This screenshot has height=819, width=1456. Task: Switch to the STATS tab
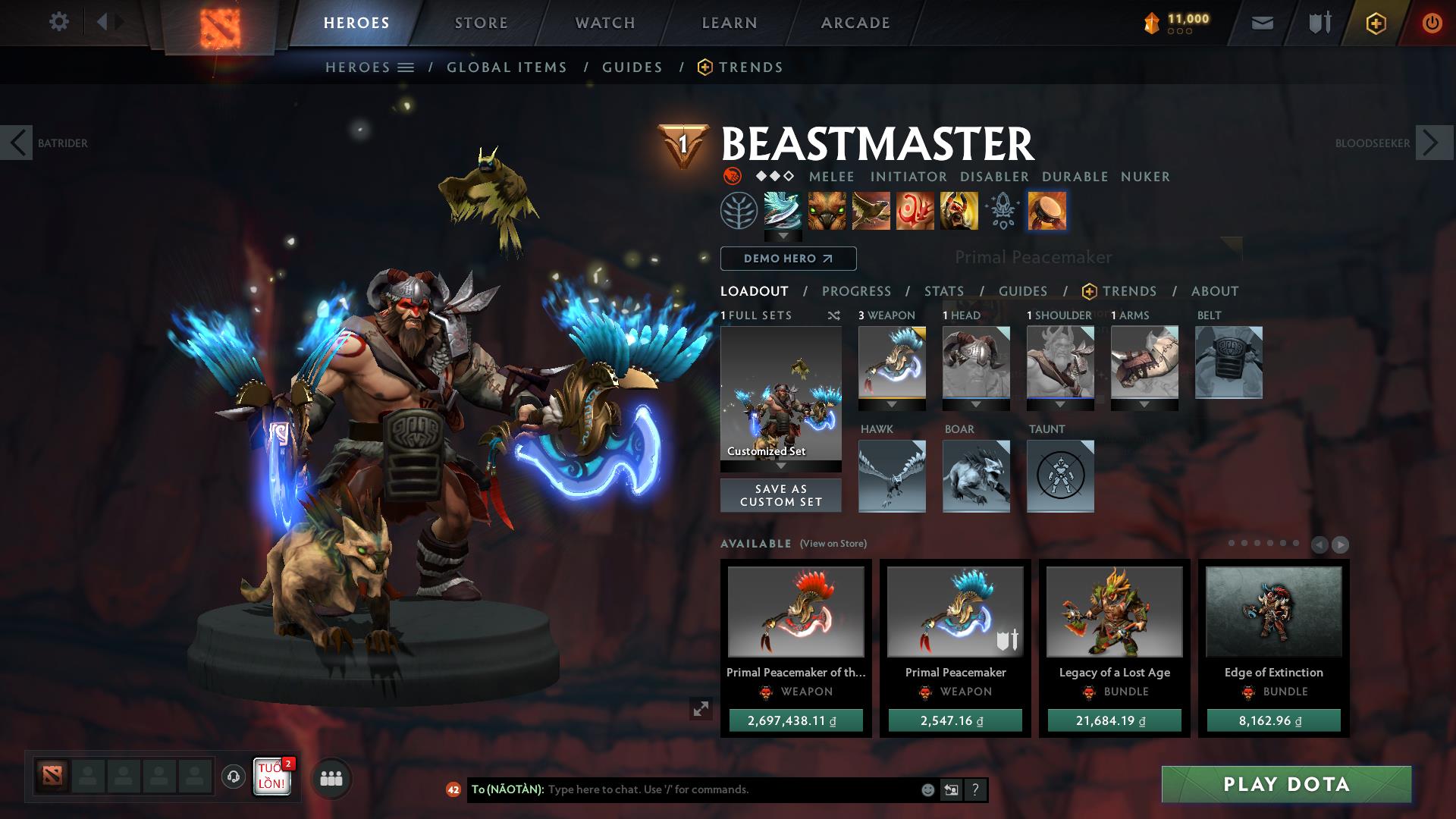pos(943,290)
